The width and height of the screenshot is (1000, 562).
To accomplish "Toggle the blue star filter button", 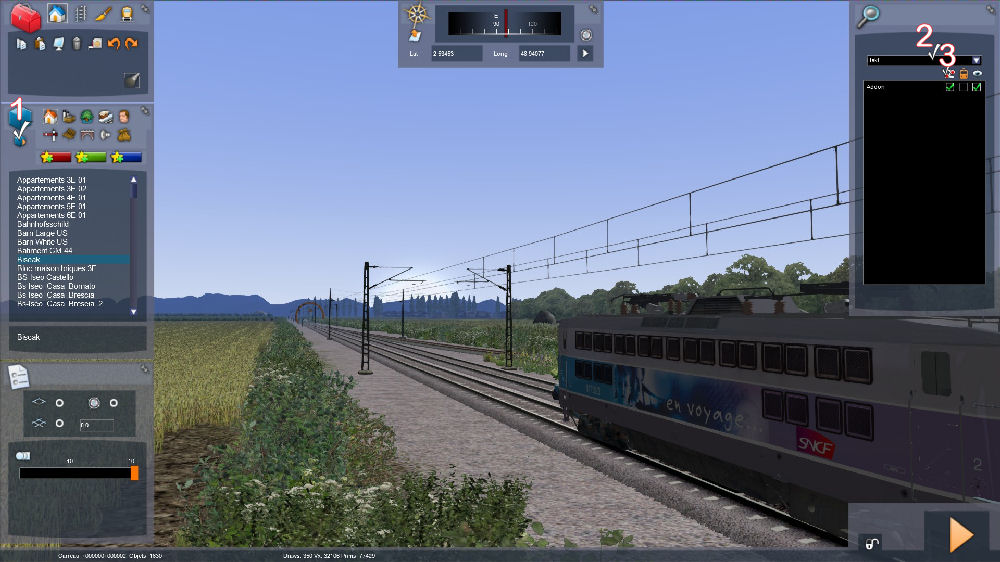I will (x=127, y=157).
